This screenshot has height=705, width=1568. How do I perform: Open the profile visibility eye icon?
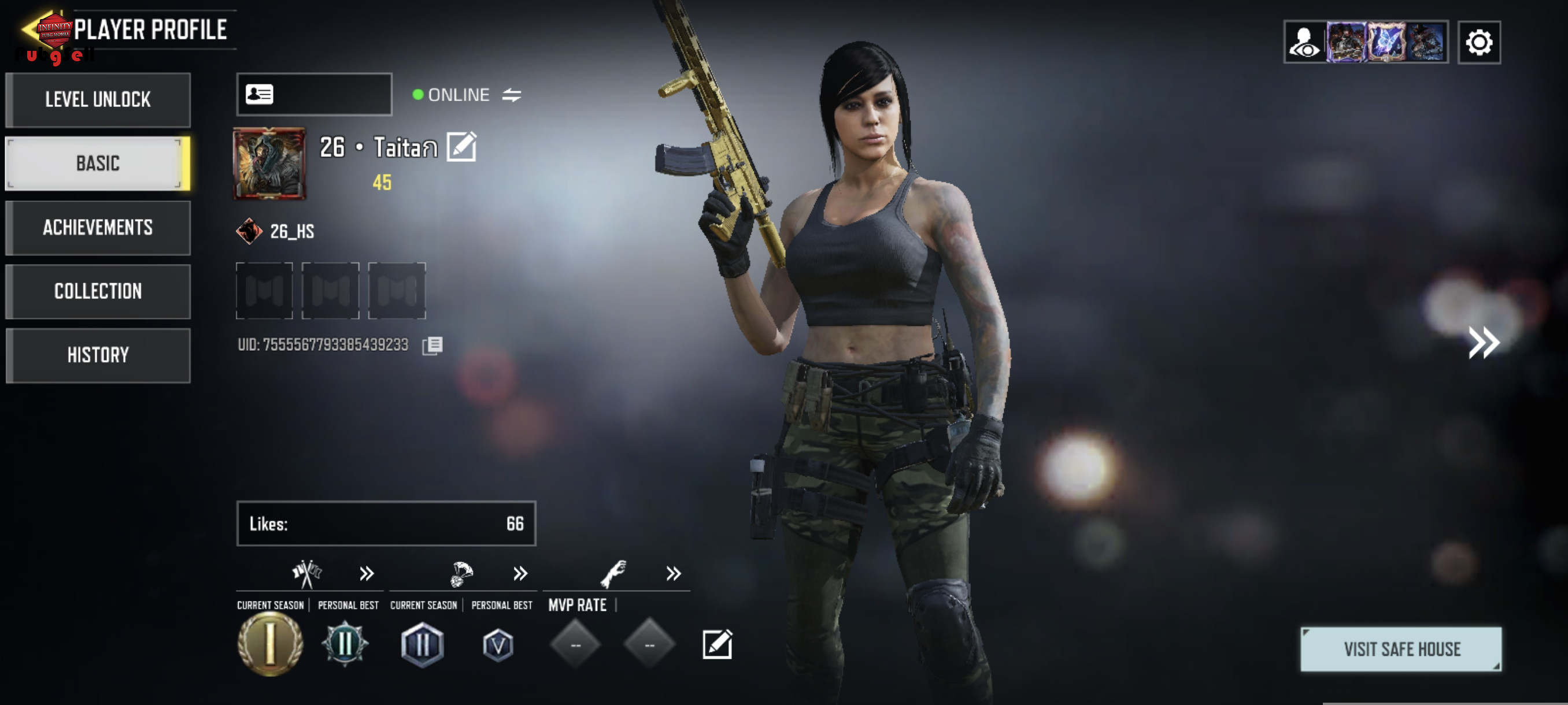click(x=1304, y=43)
